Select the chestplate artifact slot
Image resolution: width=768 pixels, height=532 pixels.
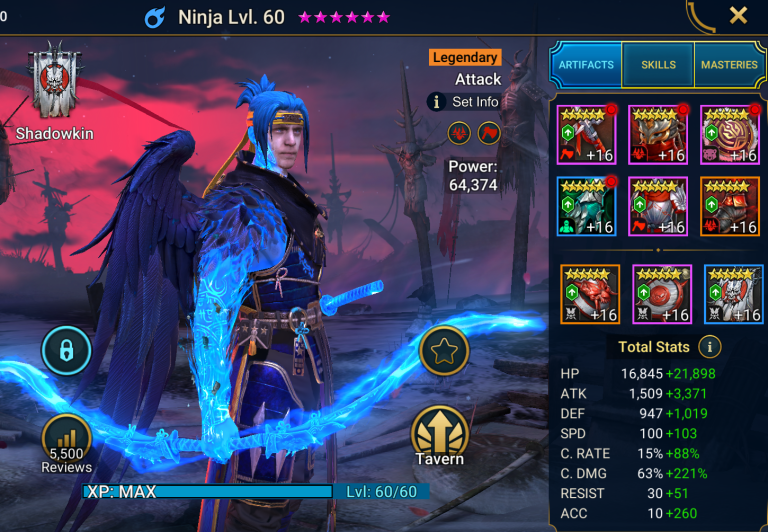click(658, 206)
